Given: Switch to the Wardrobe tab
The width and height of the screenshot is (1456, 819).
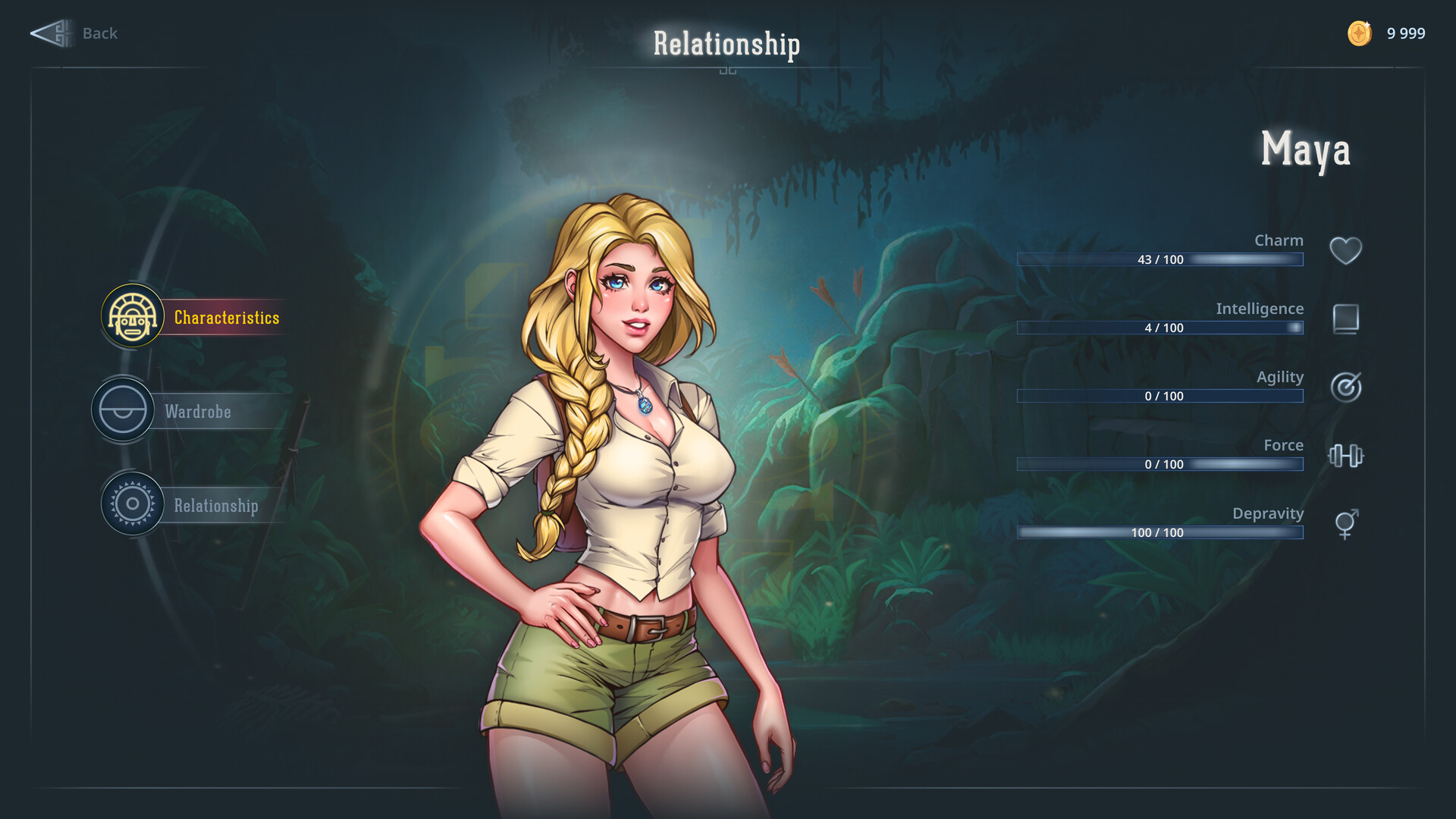Looking at the screenshot, I should coord(199,411).
